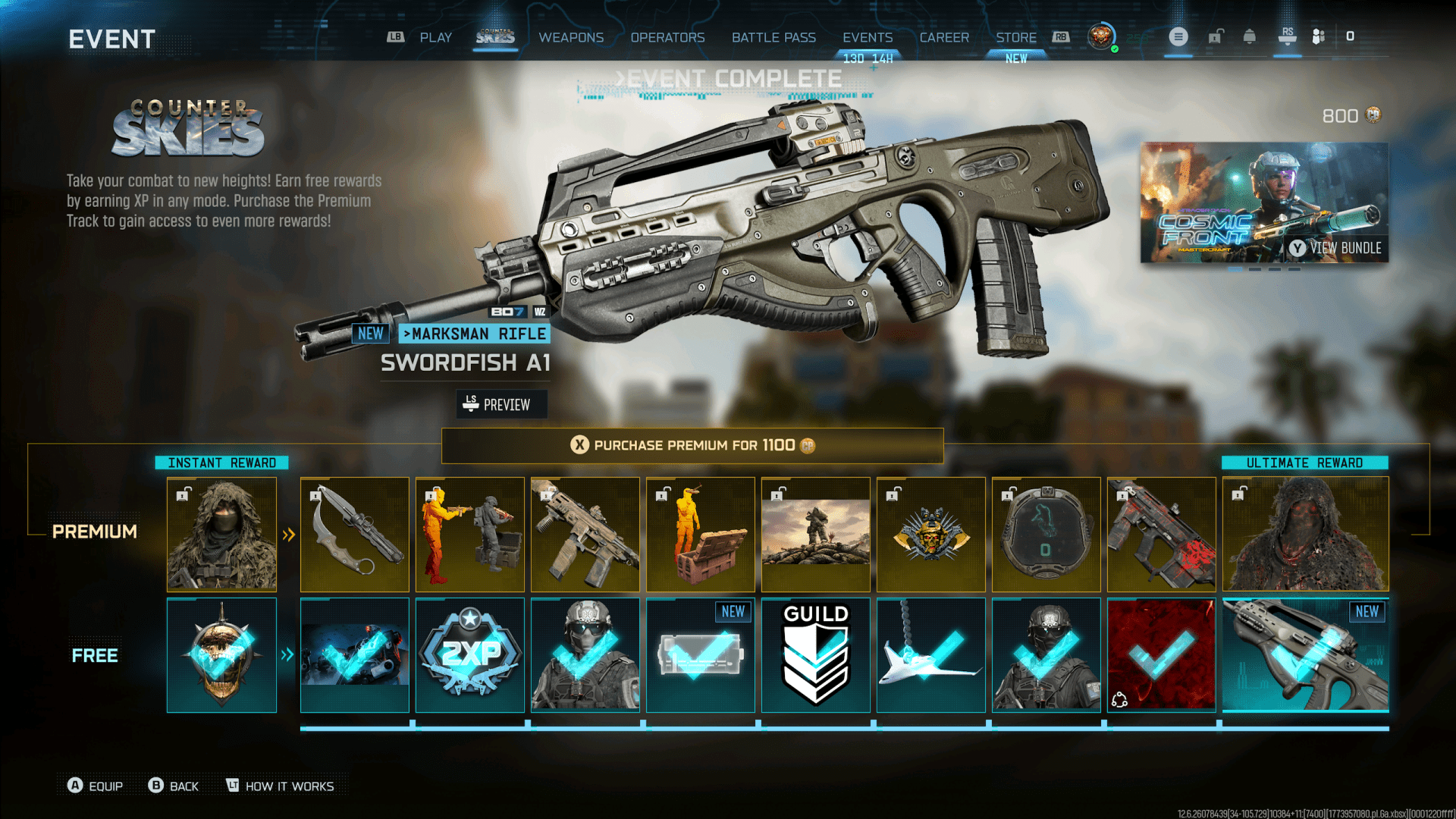View the Cosmic Front bundle
This screenshot has width=1456, height=819.
(x=1264, y=202)
